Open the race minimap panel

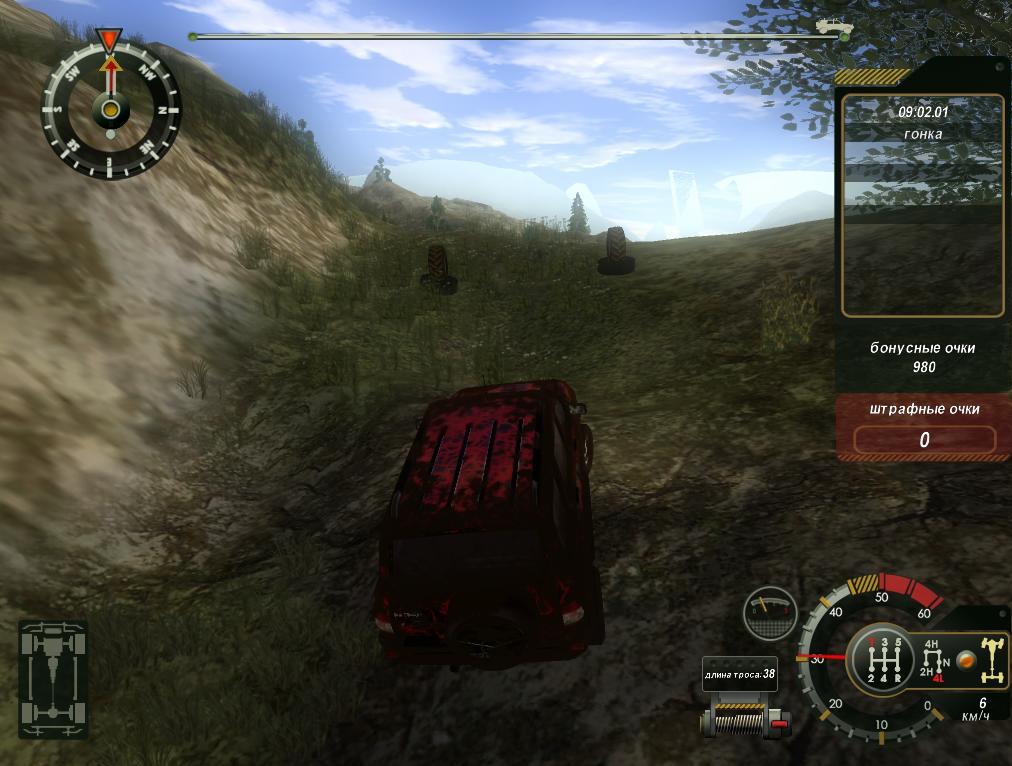coord(922,206)
